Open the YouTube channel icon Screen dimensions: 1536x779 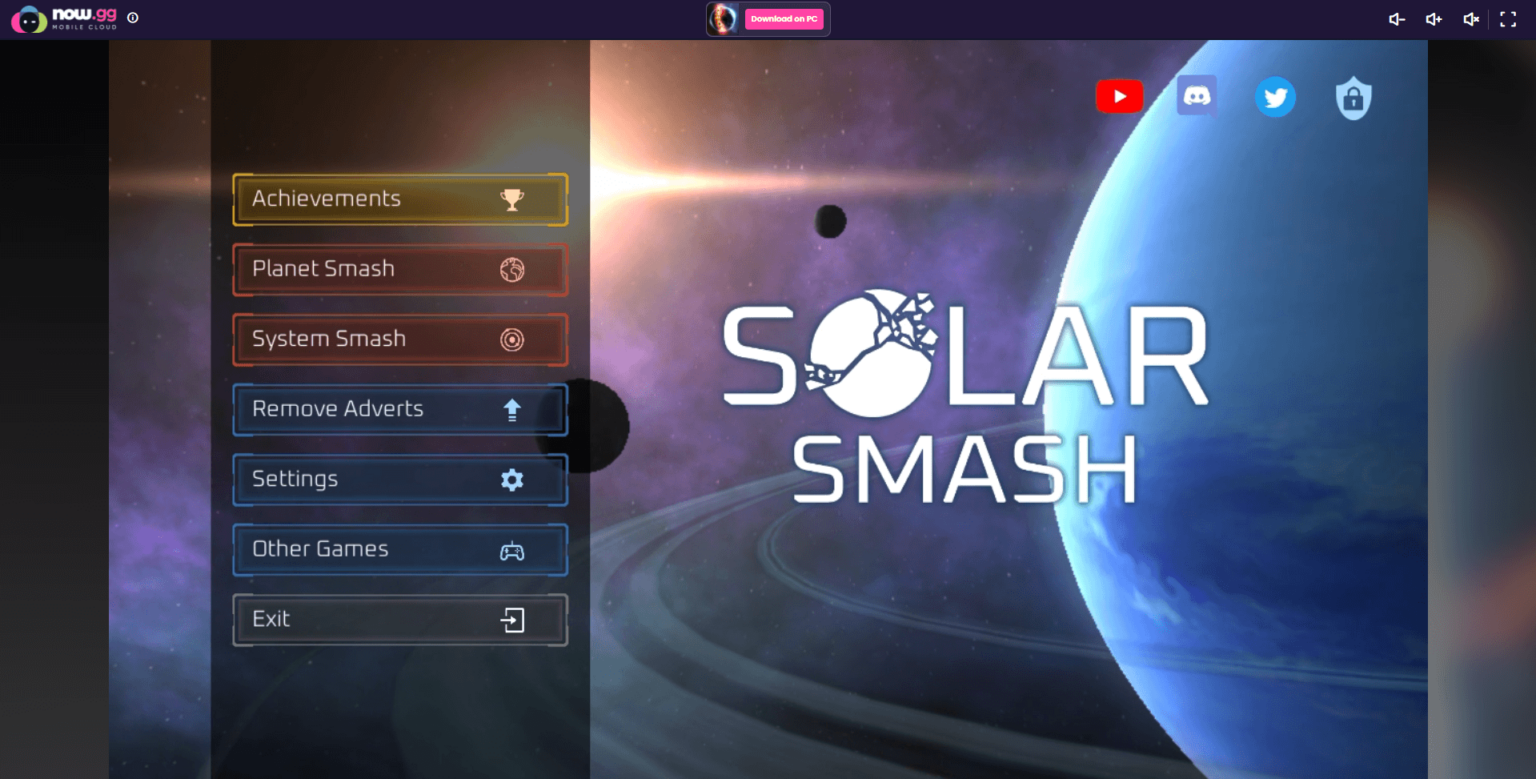click(x=1119, y=96)
